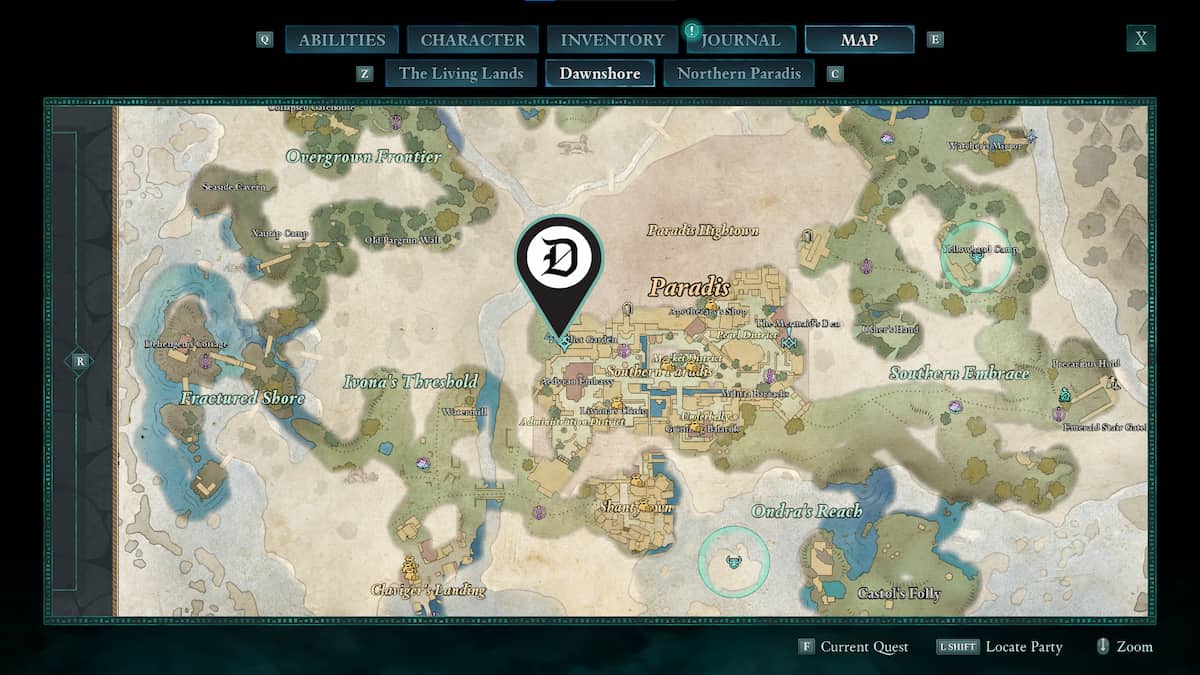Click the marker beside The Mermaid's Den
The image size is (1200, 675).
(x=790, y=343)
